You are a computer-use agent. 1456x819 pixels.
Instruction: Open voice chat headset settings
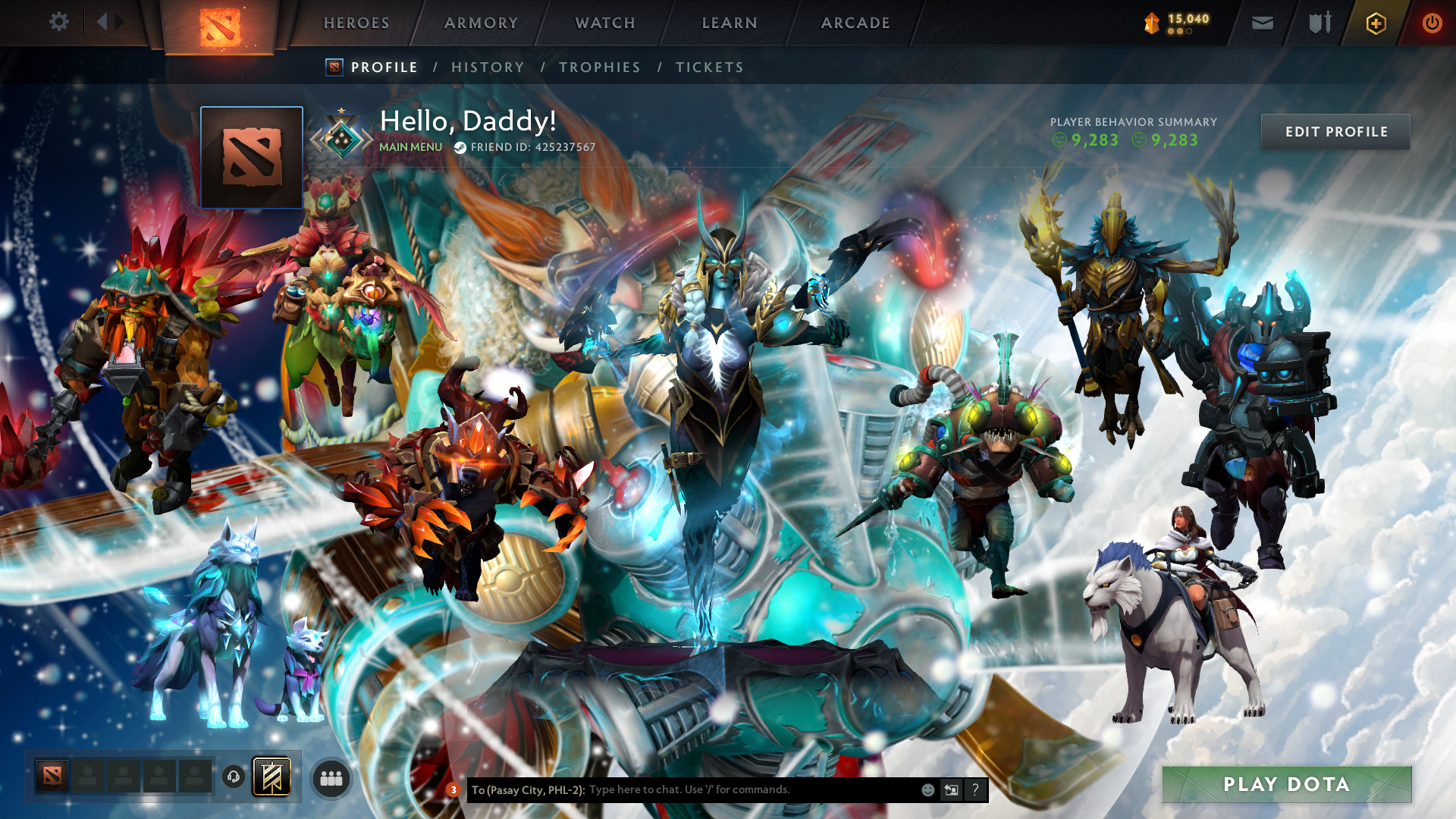[x=233, y=778]
